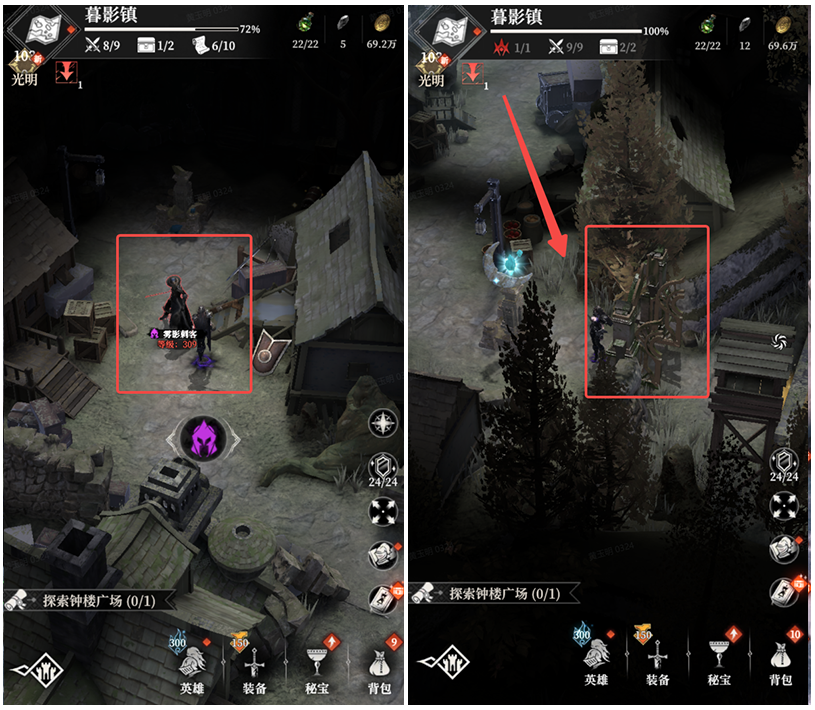Tap the purple helmet enemy button
This screenshot has width=815, height=710.
[205, 438]
